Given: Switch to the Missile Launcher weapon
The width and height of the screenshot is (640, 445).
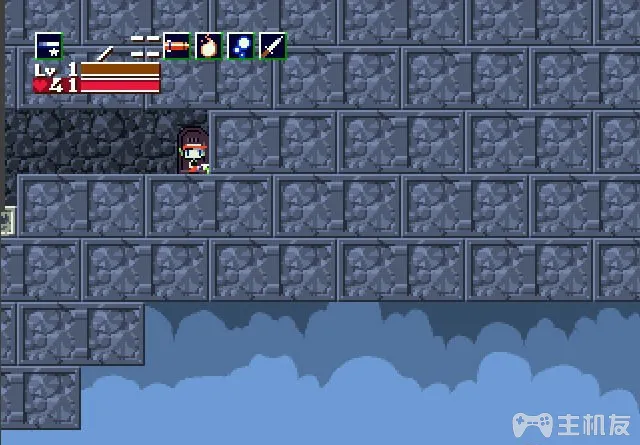Looking at the screenshot, I should click(x=177, y=46).
